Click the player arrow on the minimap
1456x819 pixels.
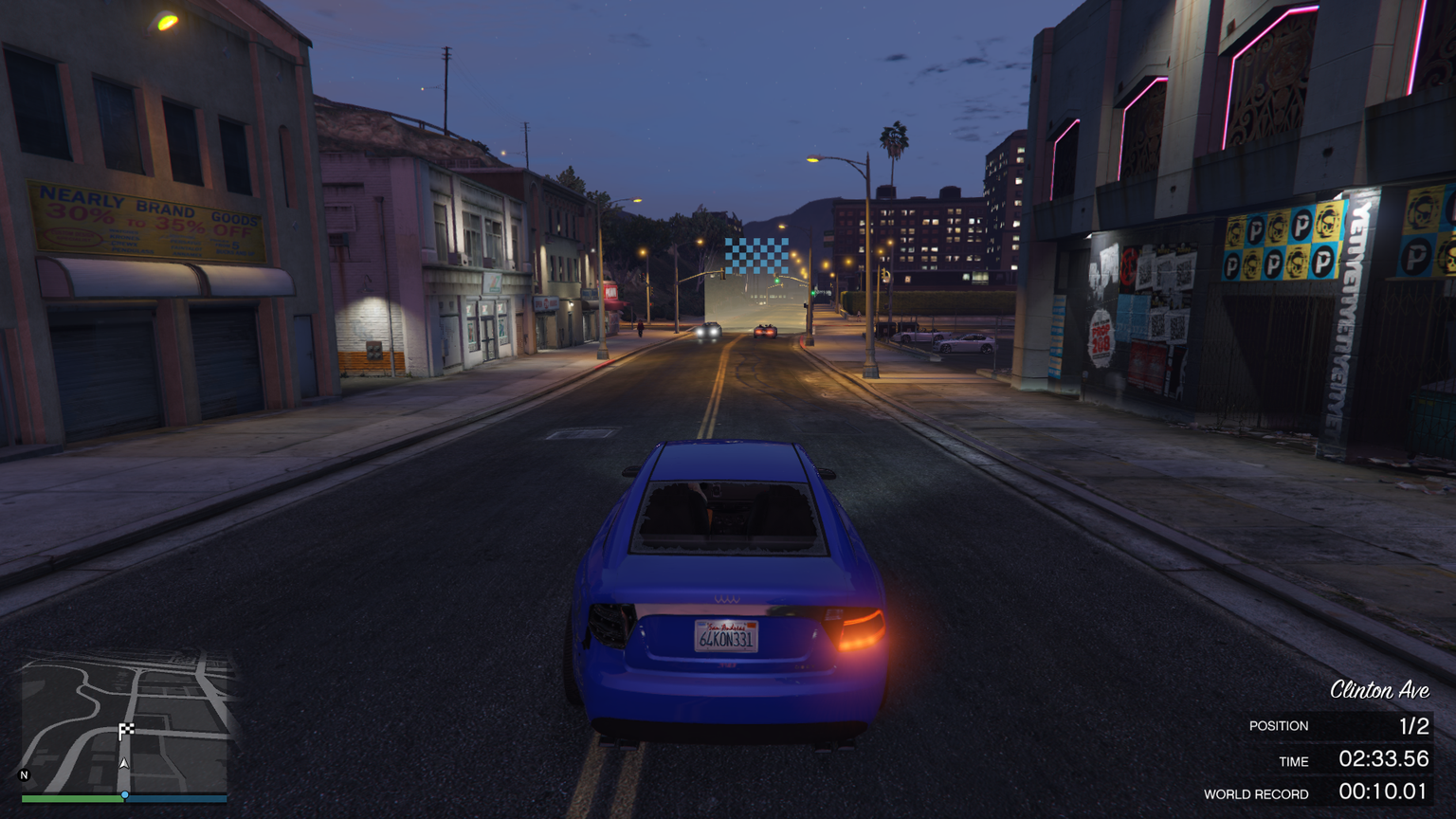coord(124,763)
